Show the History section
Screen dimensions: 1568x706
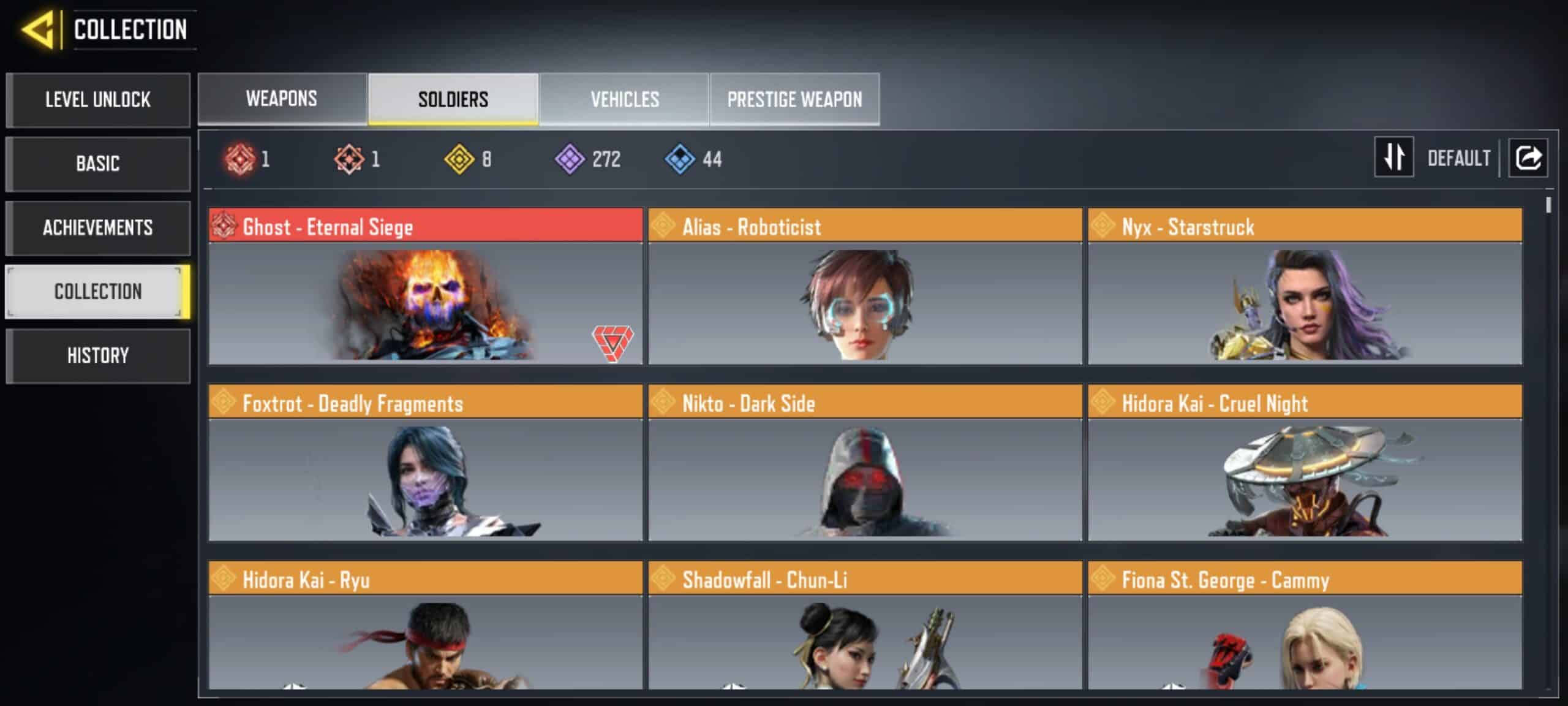[x=98, y=356]
